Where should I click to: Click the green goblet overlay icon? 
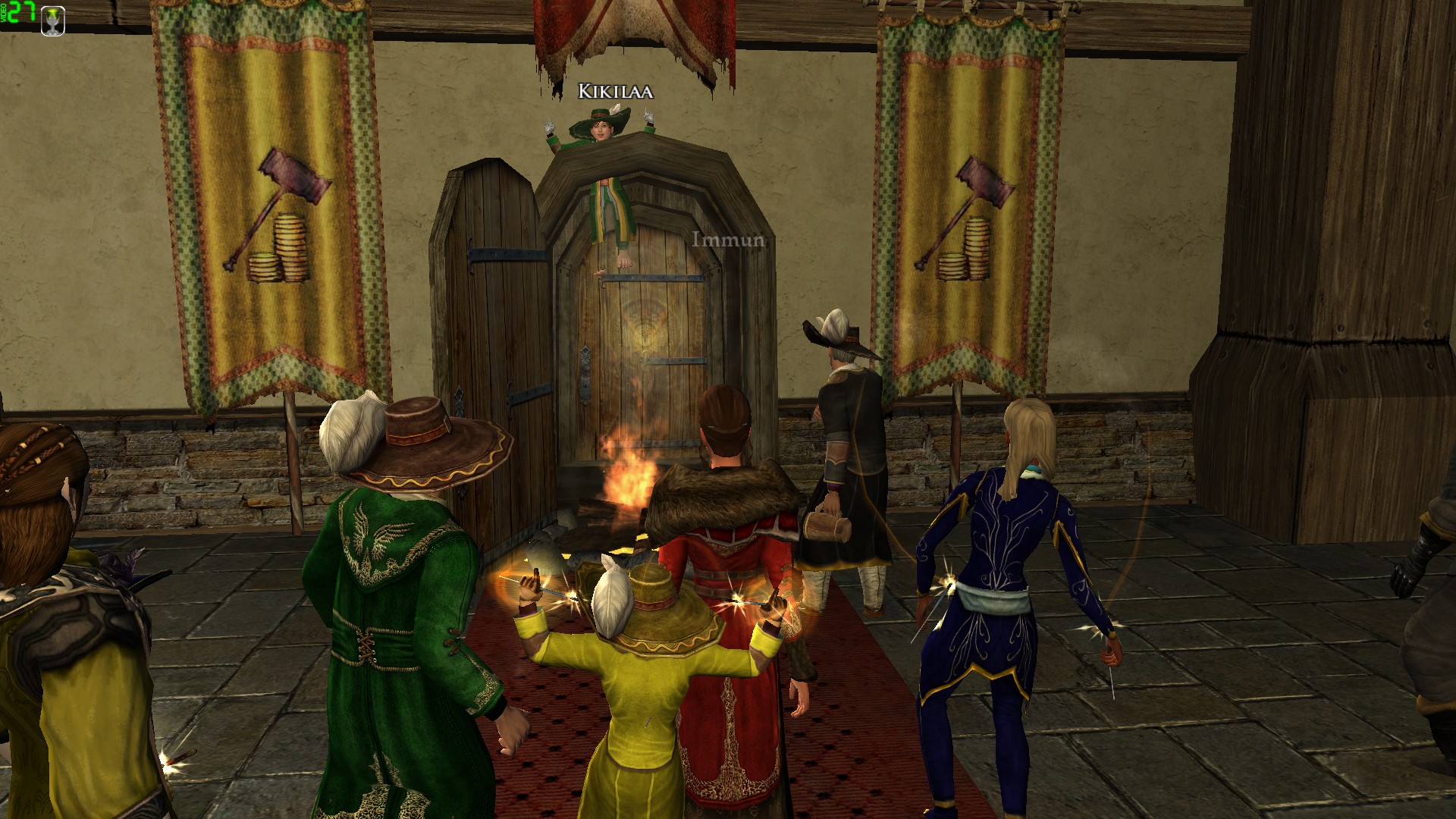(x=52, y=20)
